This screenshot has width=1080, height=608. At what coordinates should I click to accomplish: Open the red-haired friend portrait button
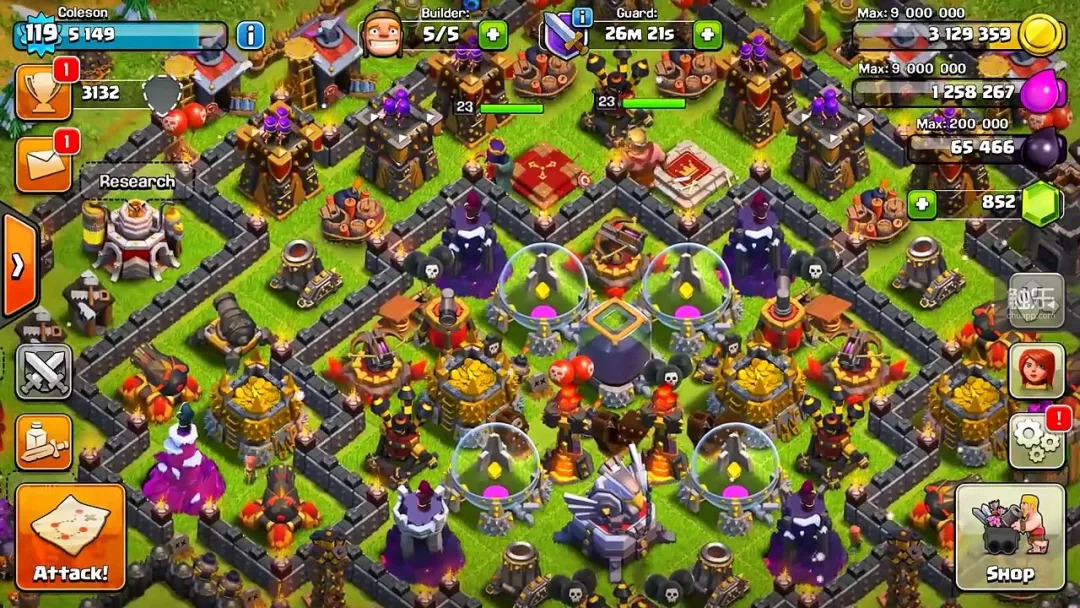click(x=1036, y=371)
